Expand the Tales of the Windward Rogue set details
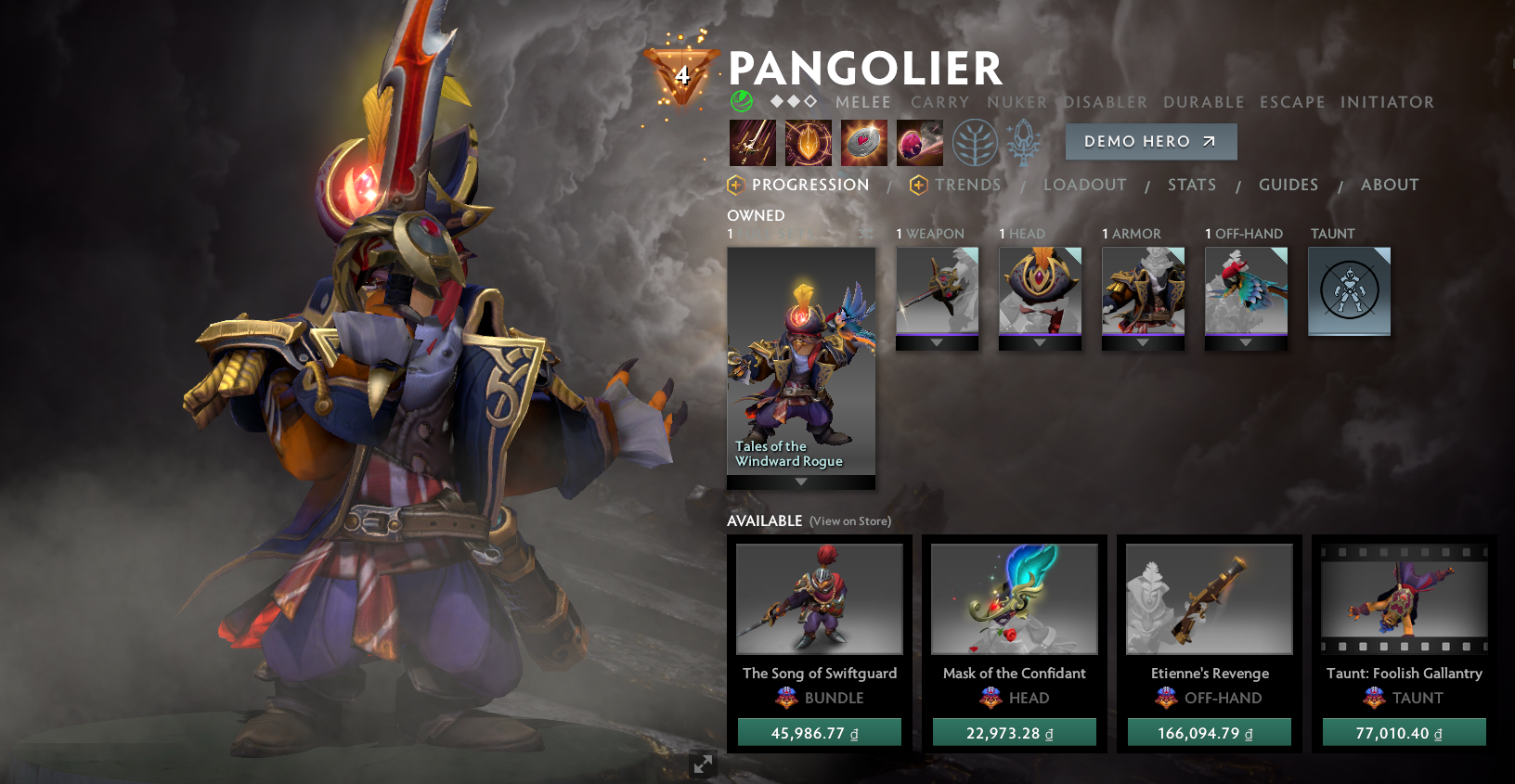 (799, 482)
